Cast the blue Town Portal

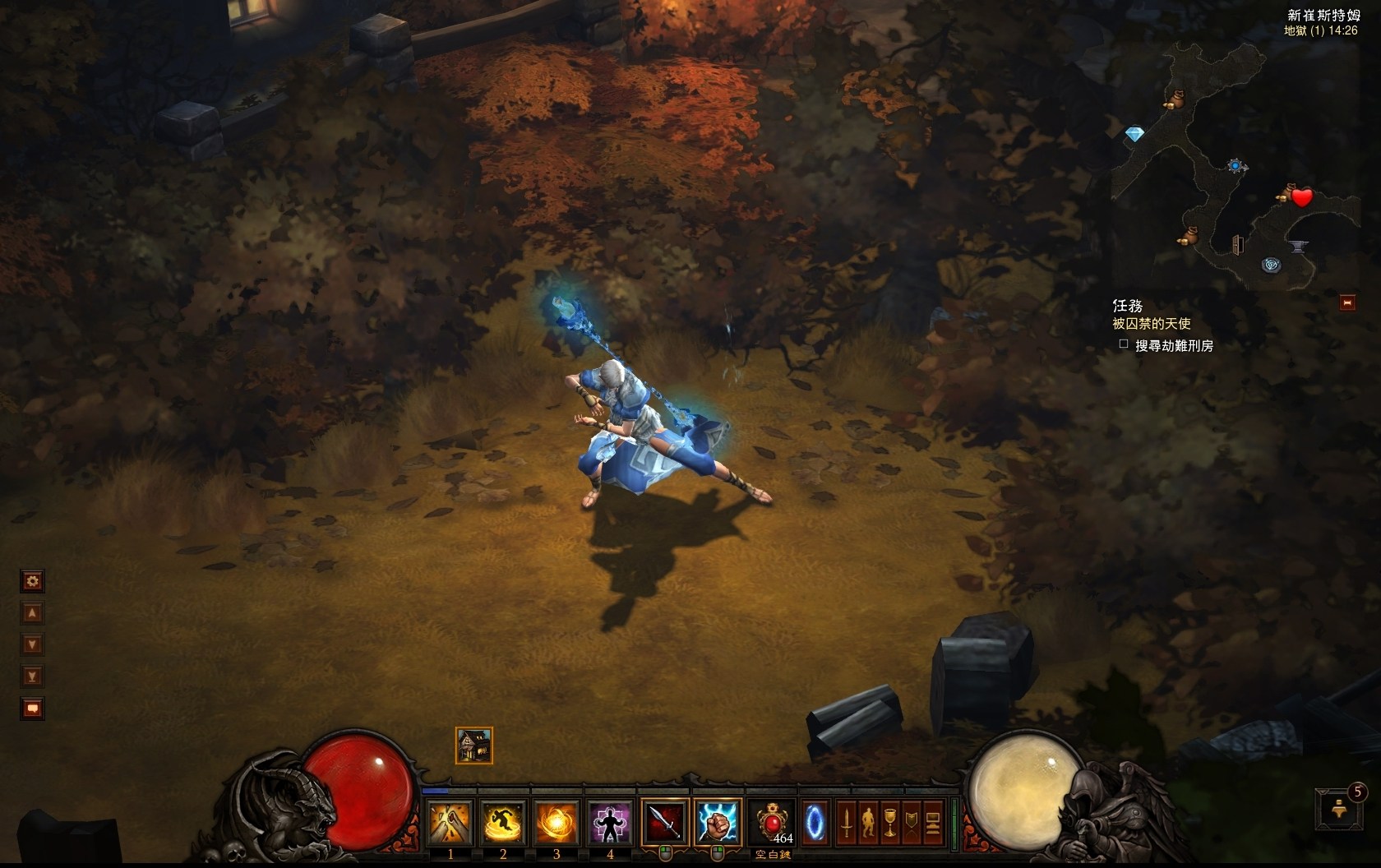click(814, 822)
